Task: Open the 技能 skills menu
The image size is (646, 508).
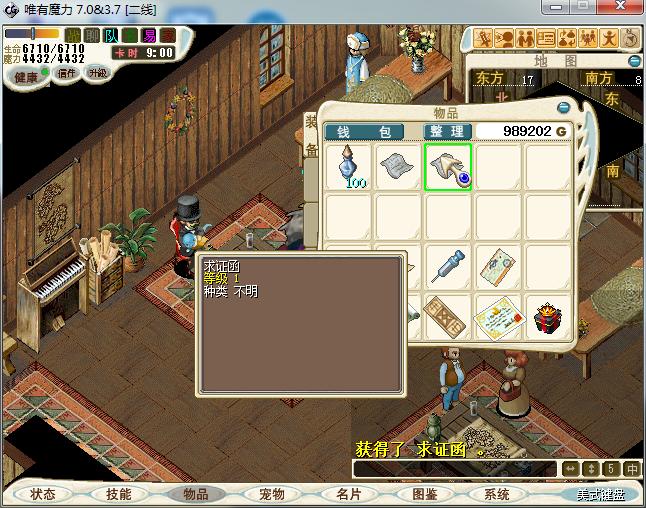Action: click(x=119, y=494)
